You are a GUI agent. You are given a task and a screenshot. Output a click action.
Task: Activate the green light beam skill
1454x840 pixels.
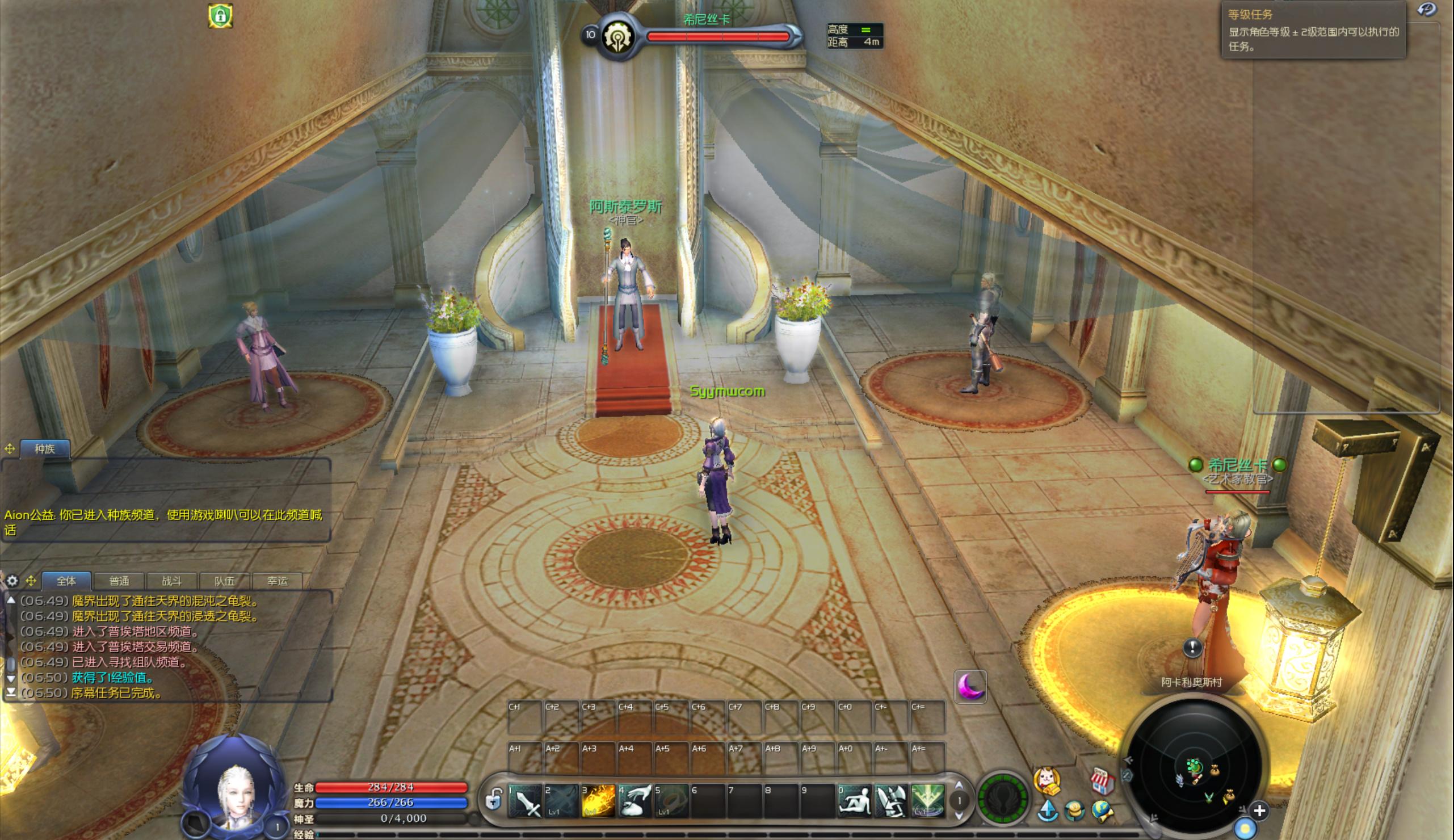click(928, 801)
